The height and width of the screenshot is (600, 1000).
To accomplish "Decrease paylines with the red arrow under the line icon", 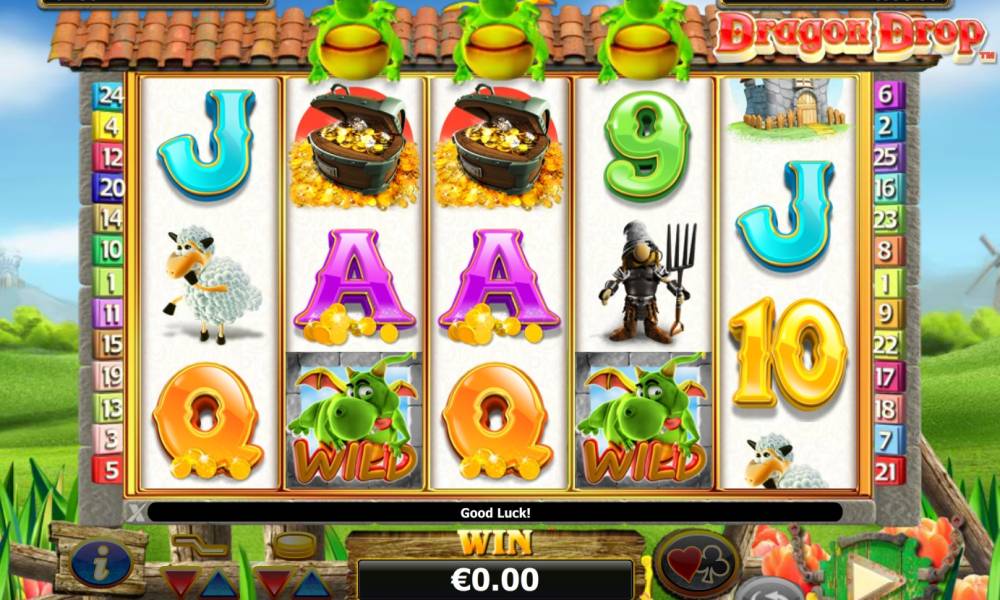I will coord(181,583).
